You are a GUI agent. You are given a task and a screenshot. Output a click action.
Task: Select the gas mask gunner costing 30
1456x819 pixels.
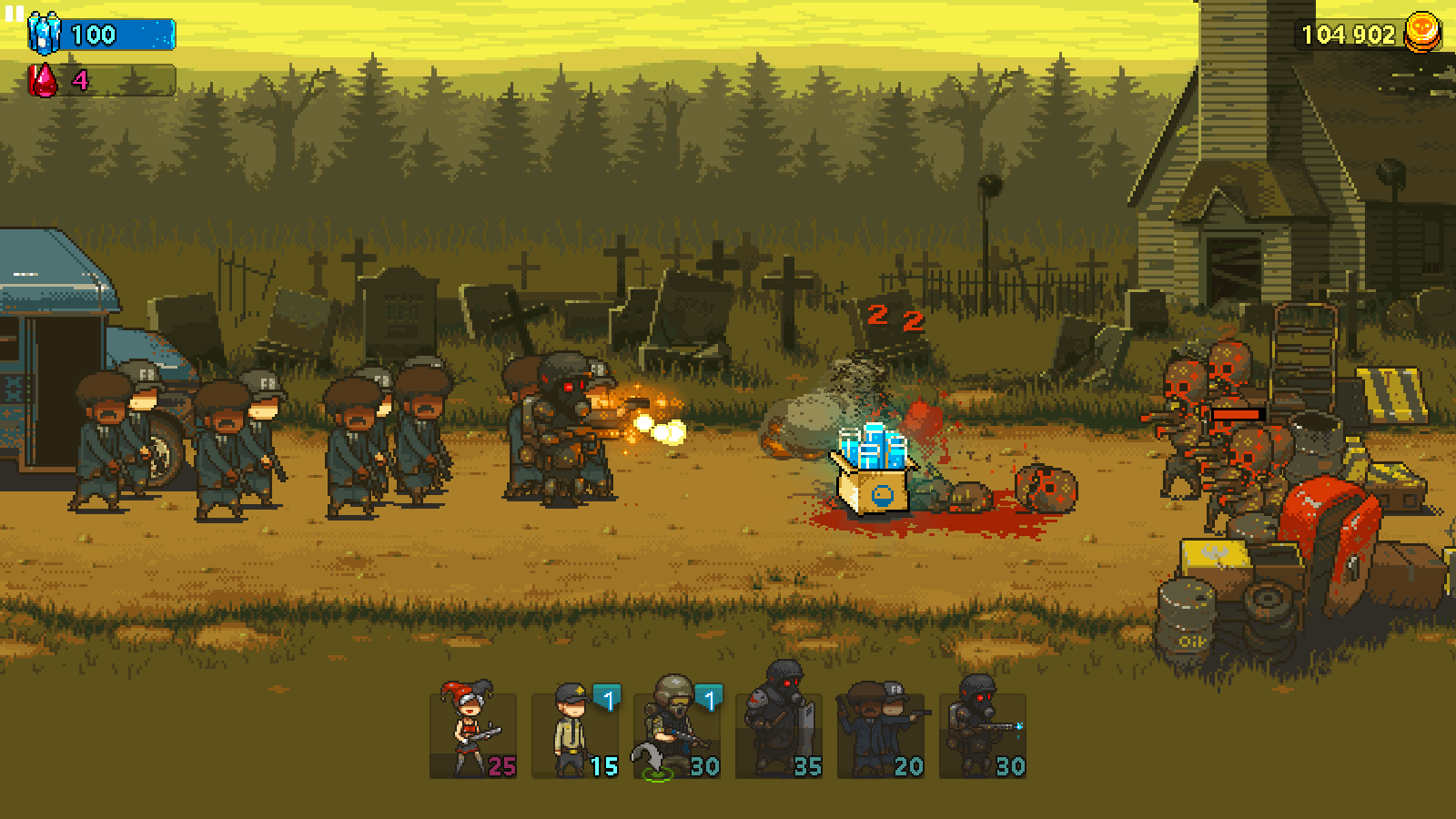pyautogui.click(x=983, y=733)
